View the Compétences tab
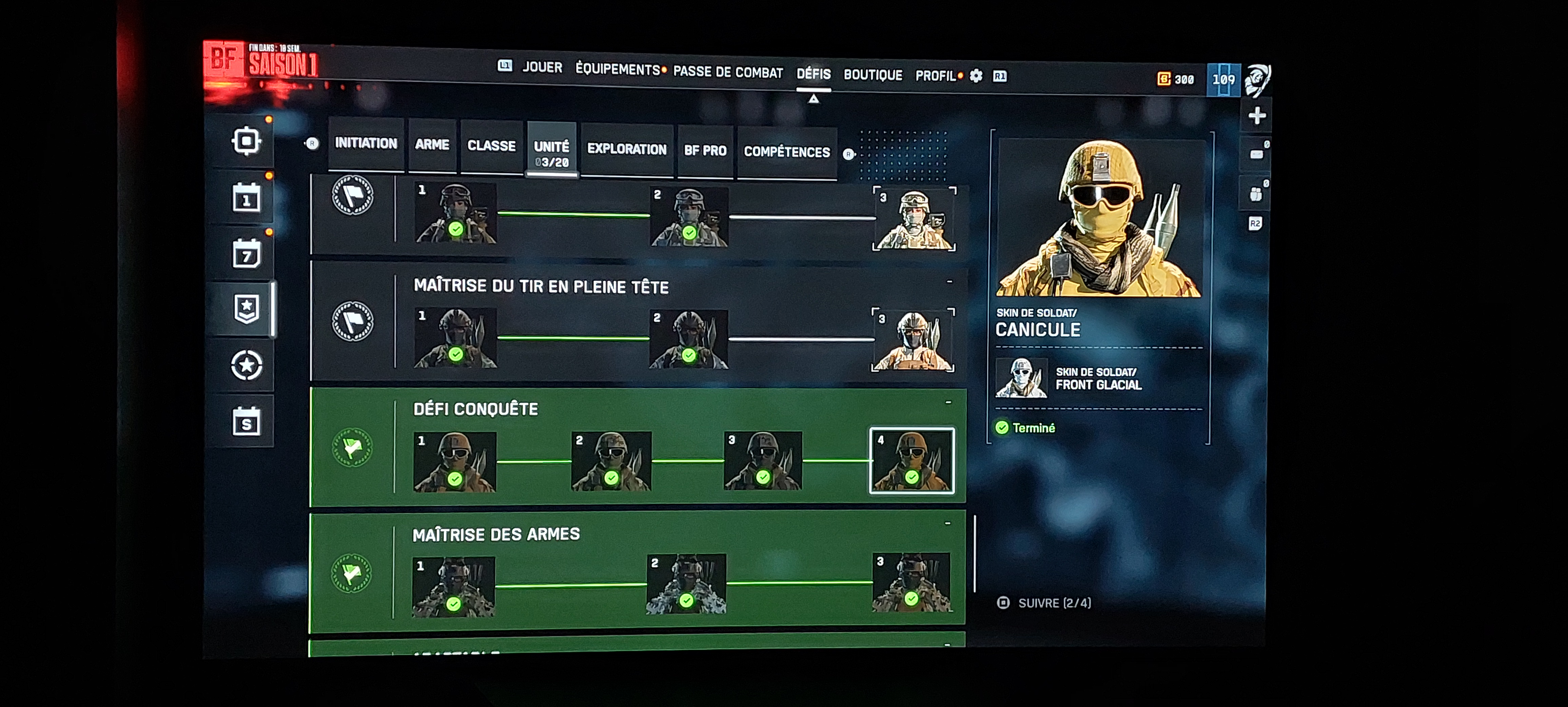Viewport: 1568px width, 707px height. point(786,152)
